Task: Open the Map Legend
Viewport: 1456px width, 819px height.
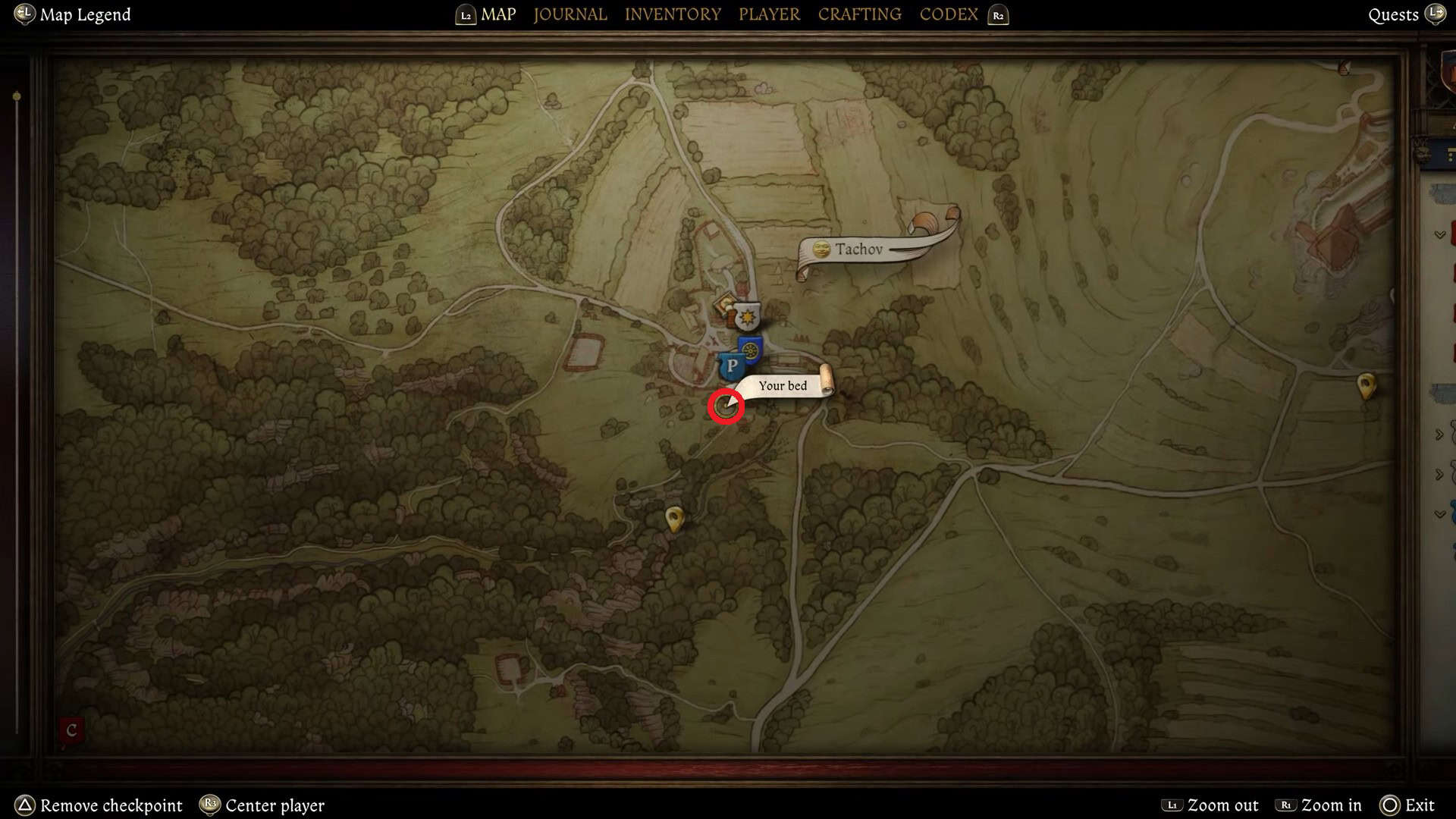Action: coord(72,14)
